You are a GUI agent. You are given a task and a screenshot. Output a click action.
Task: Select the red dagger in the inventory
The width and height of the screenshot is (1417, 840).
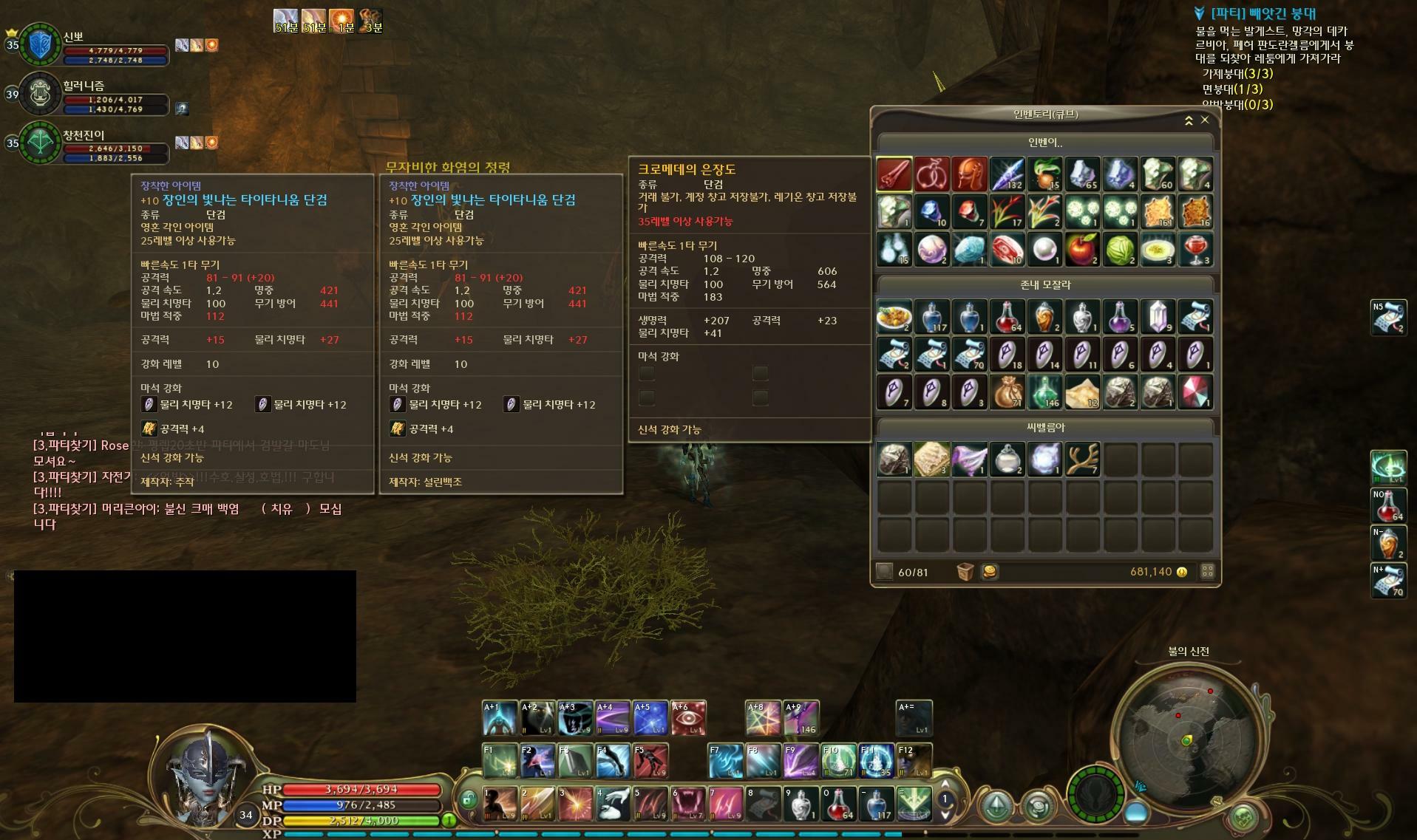pyautogui.click(x=894, y=174)
